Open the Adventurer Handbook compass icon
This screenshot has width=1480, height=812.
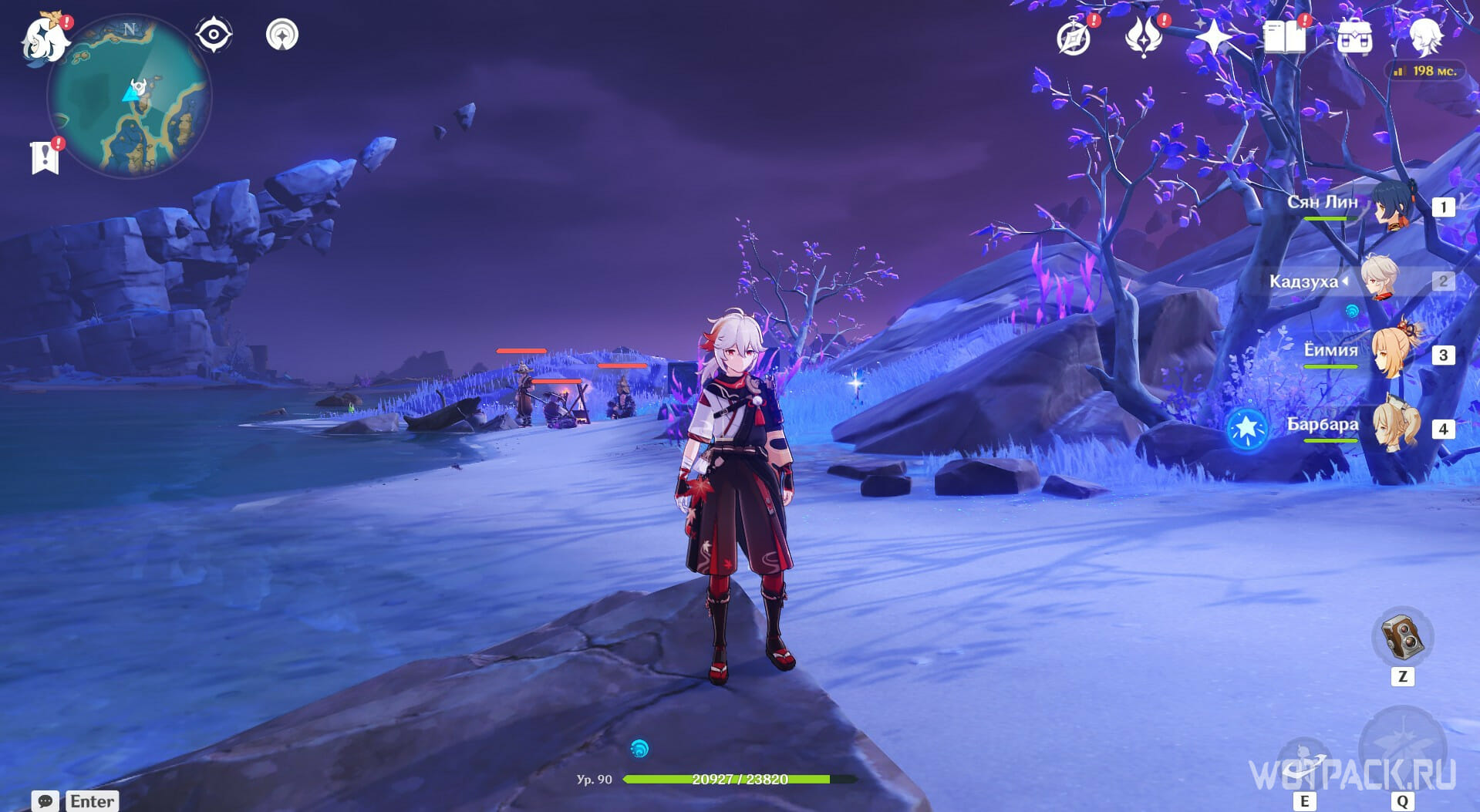tap(1074, 37)
